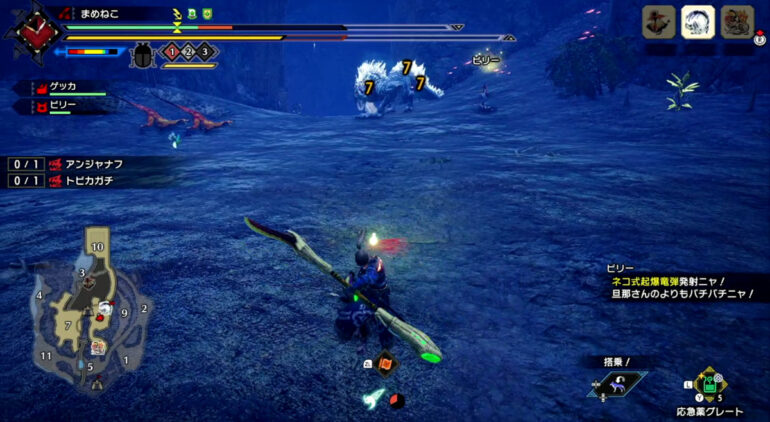Activate the 搭乗 mount action icon
This screenshot has height=422, width=770.
(x=617, y=383)
